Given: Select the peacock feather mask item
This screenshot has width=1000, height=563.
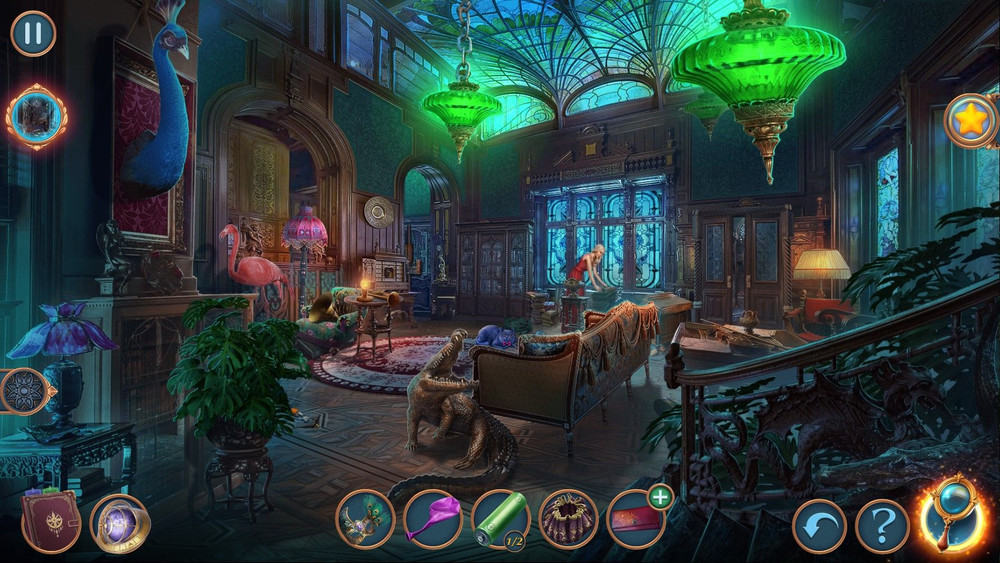Looking at the screenshot, I should point(364,518).
